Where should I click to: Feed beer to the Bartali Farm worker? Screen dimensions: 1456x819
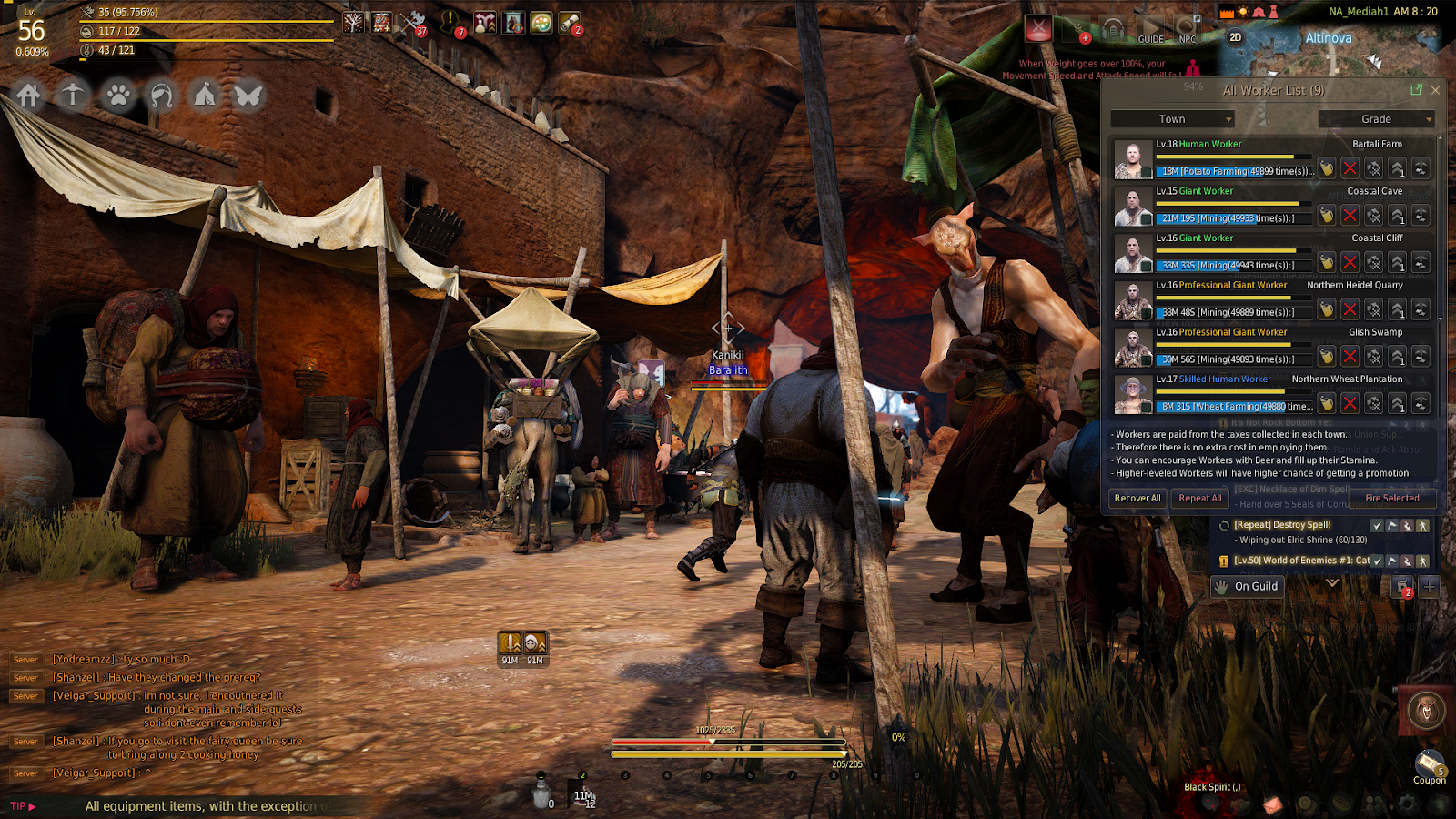1327,168
